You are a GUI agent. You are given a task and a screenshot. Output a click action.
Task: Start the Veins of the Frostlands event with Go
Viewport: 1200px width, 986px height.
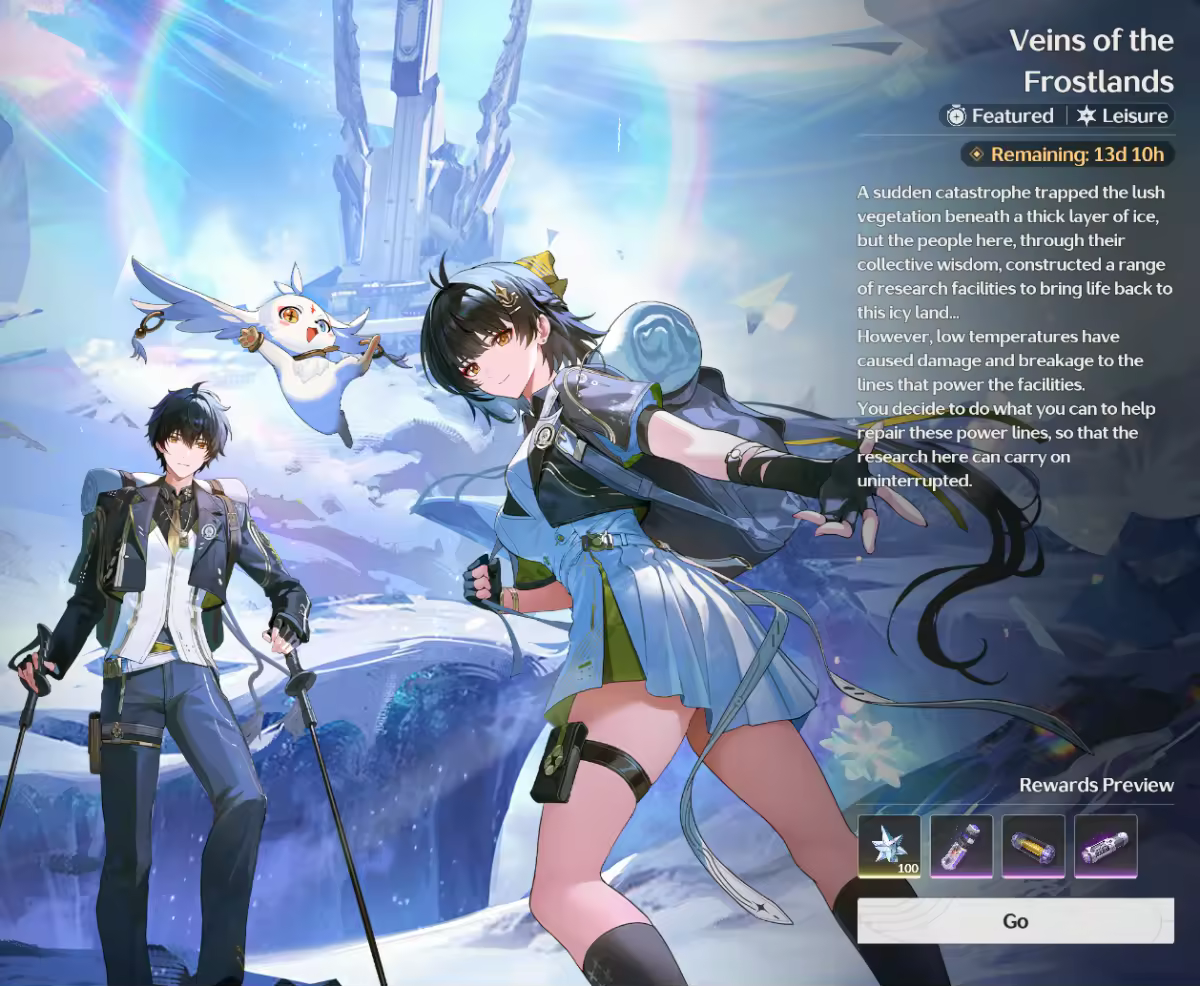pyautogui.click(x=1015, y=921)
